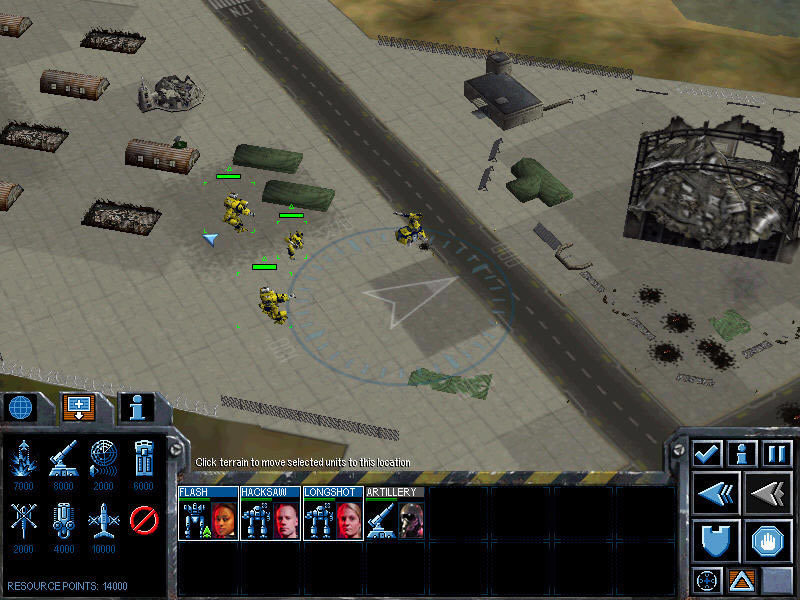This screenshot has height=600, width=800.
Task: Switch to the support purchase tab
Action: click(x=79, y=407)
